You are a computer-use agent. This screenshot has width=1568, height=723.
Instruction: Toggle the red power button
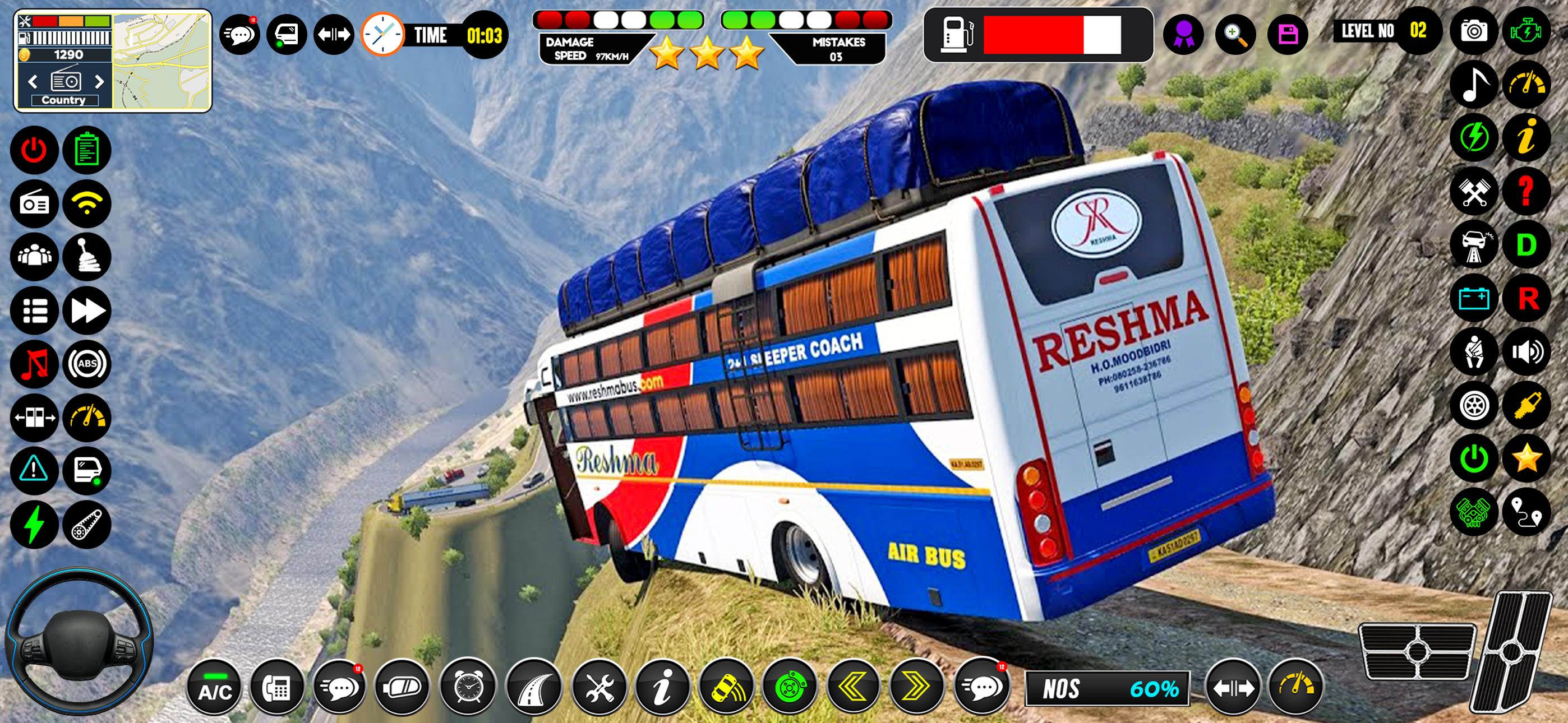pos(34,150)
